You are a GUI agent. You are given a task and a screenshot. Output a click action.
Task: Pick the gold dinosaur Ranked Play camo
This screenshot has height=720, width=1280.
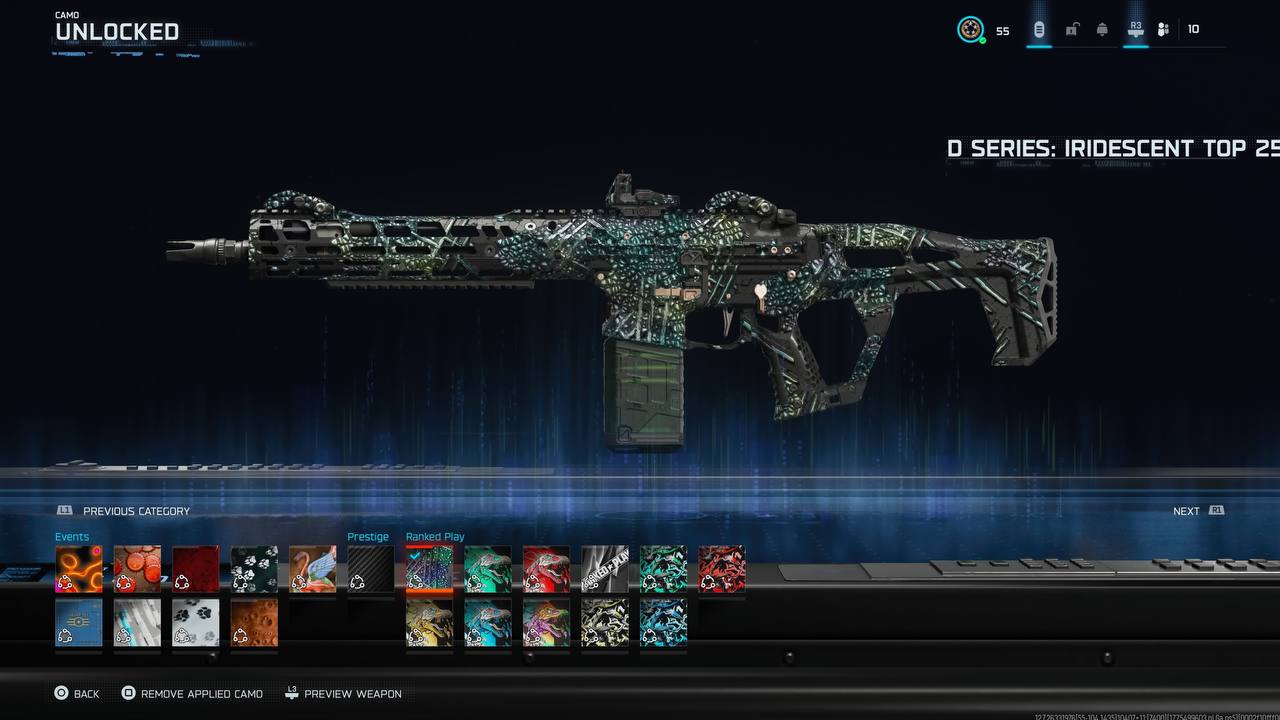point(429,622)
